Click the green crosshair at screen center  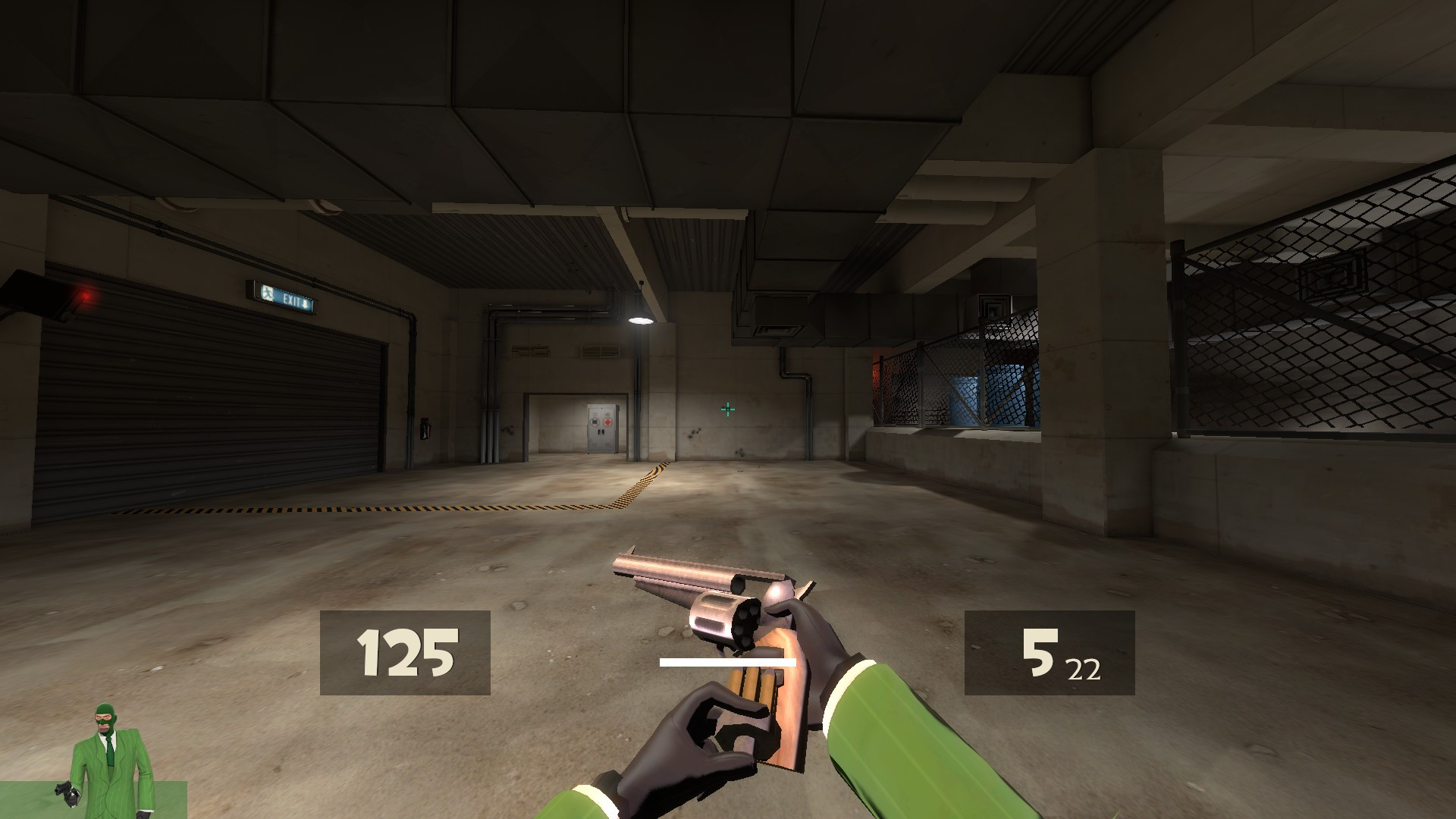click(726, 408)
